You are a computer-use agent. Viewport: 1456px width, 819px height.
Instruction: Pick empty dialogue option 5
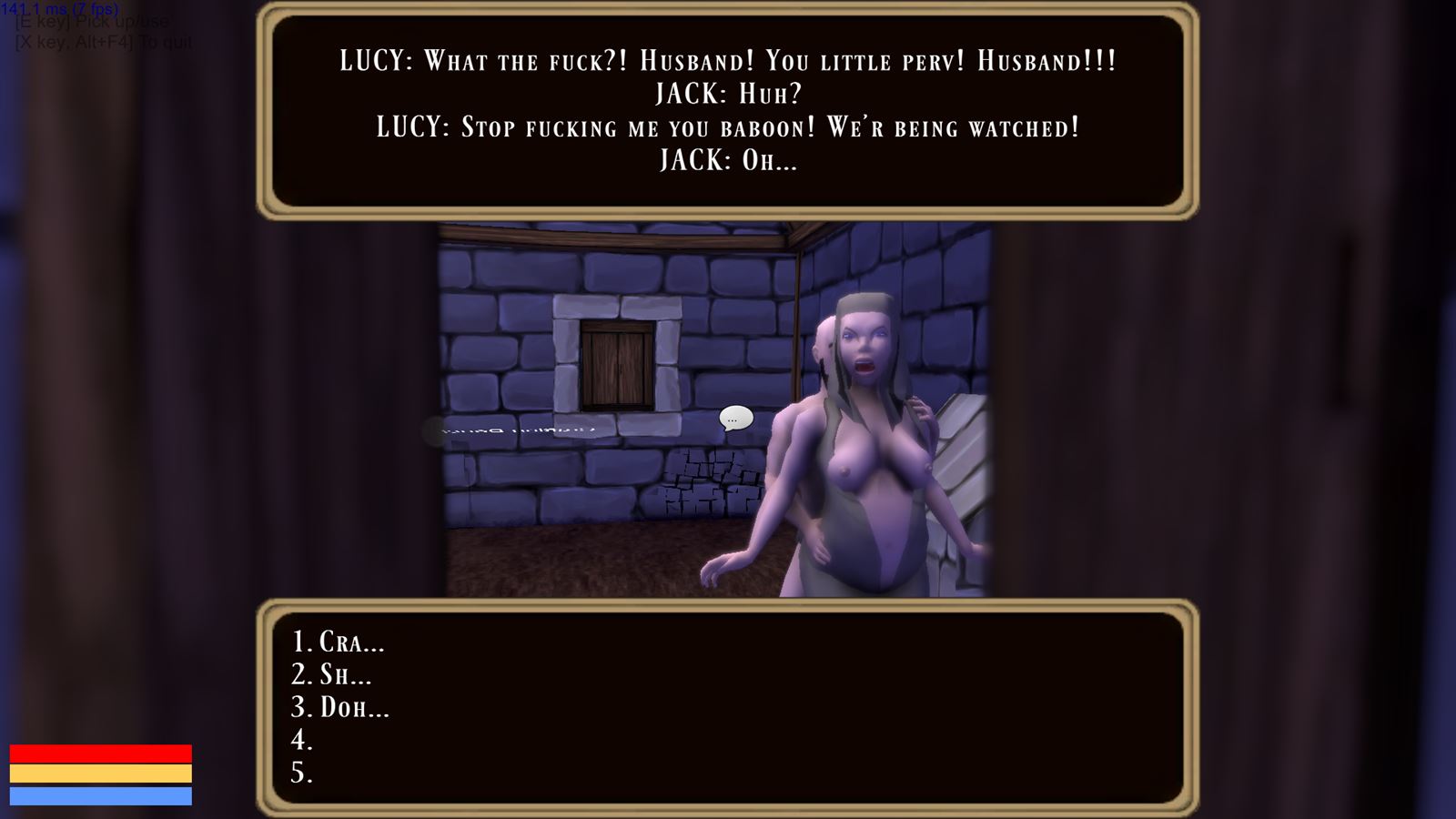pos(300,773)
